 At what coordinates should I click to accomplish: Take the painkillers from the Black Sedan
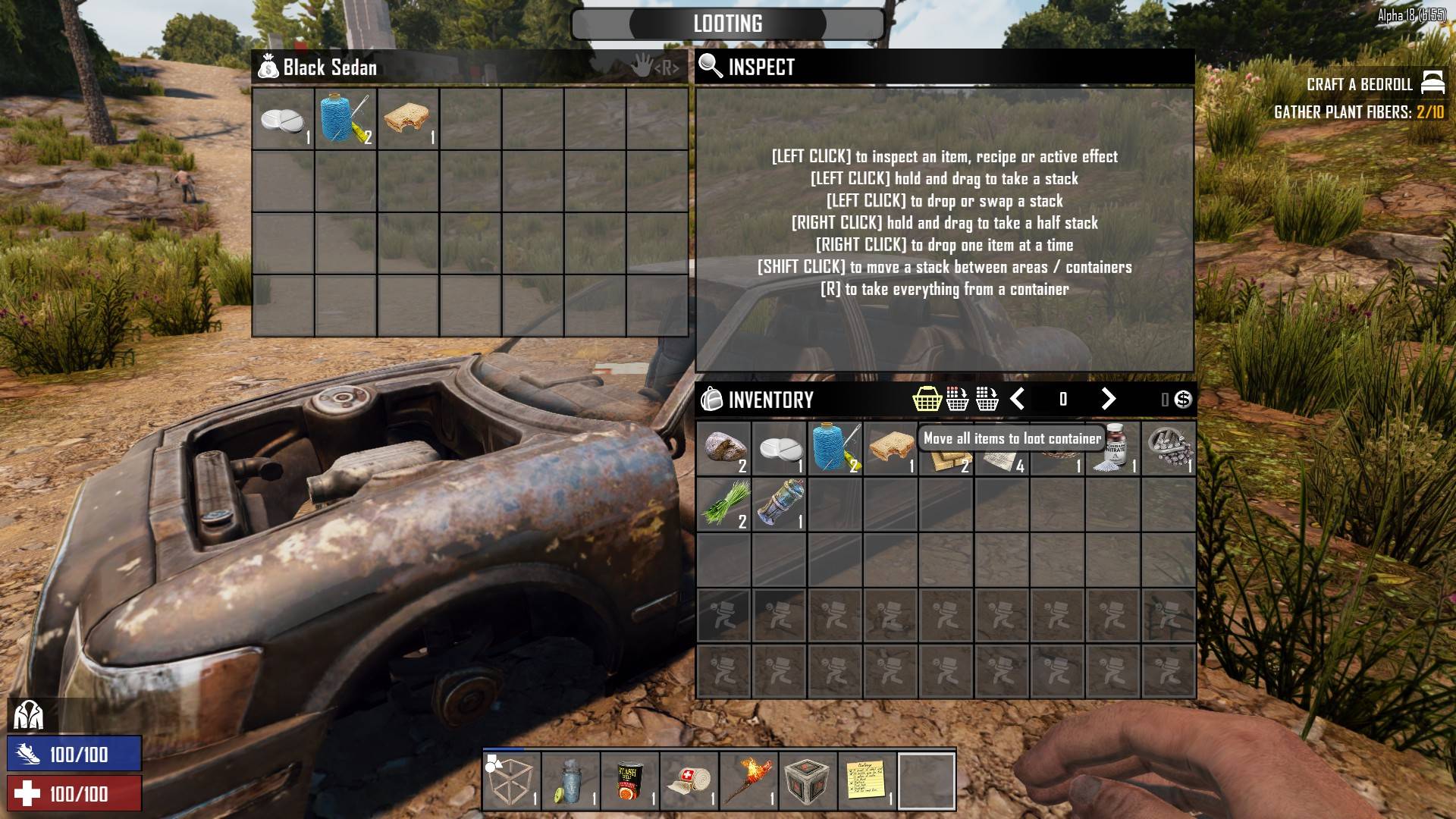[283, 120]
